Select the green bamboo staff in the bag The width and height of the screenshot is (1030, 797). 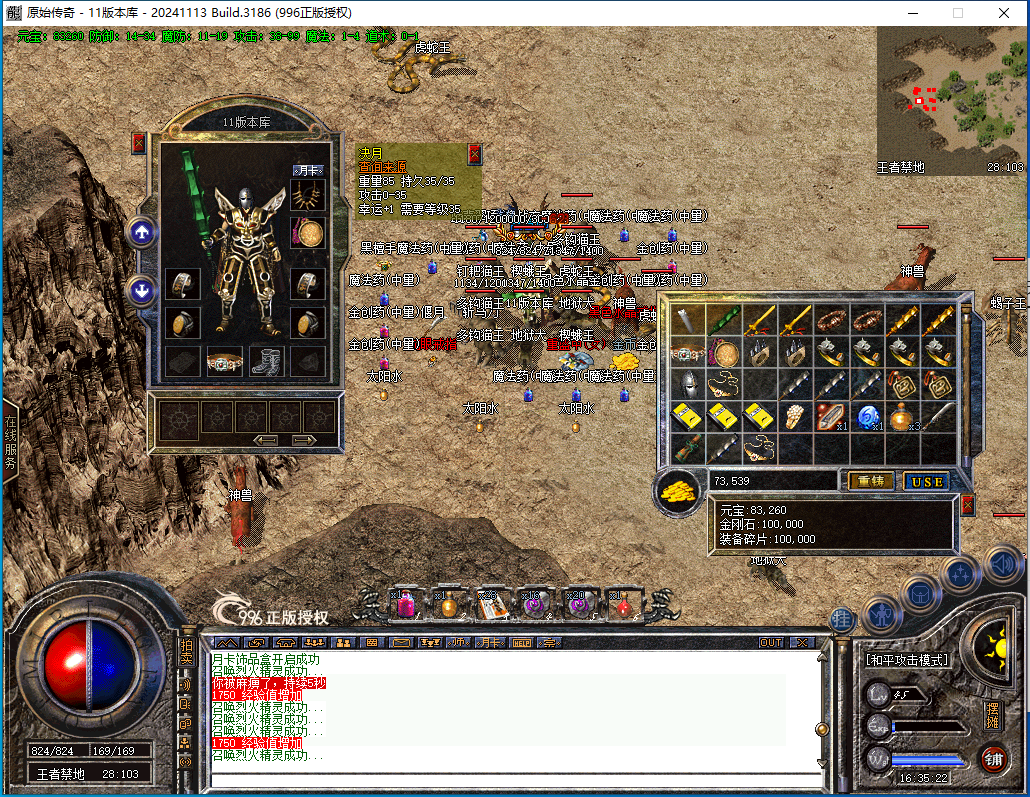click(x=725, y=320)
